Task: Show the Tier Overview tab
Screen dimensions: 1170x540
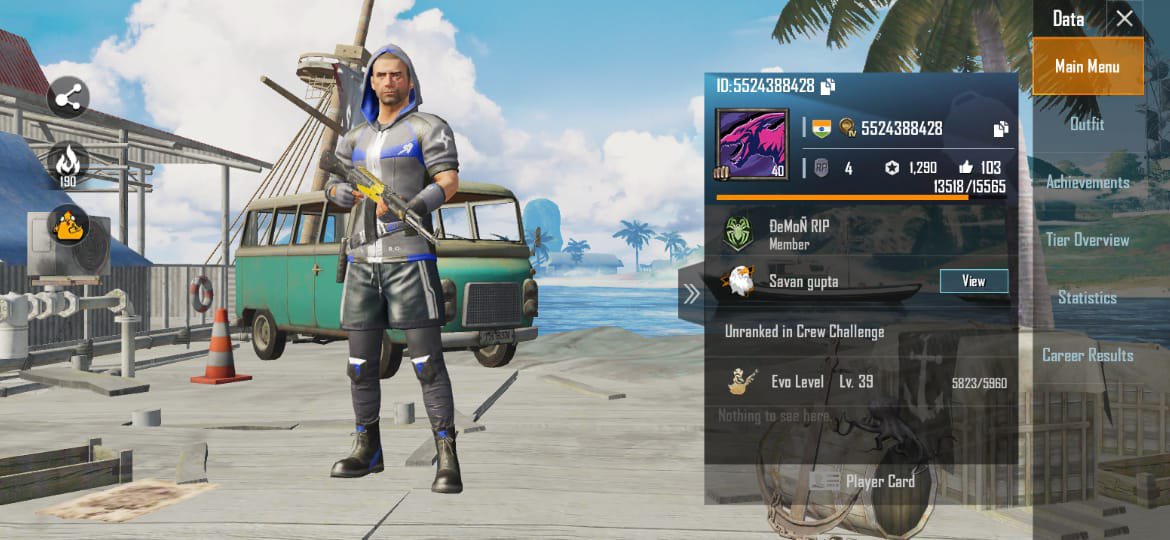Action: coord(1087,240)
